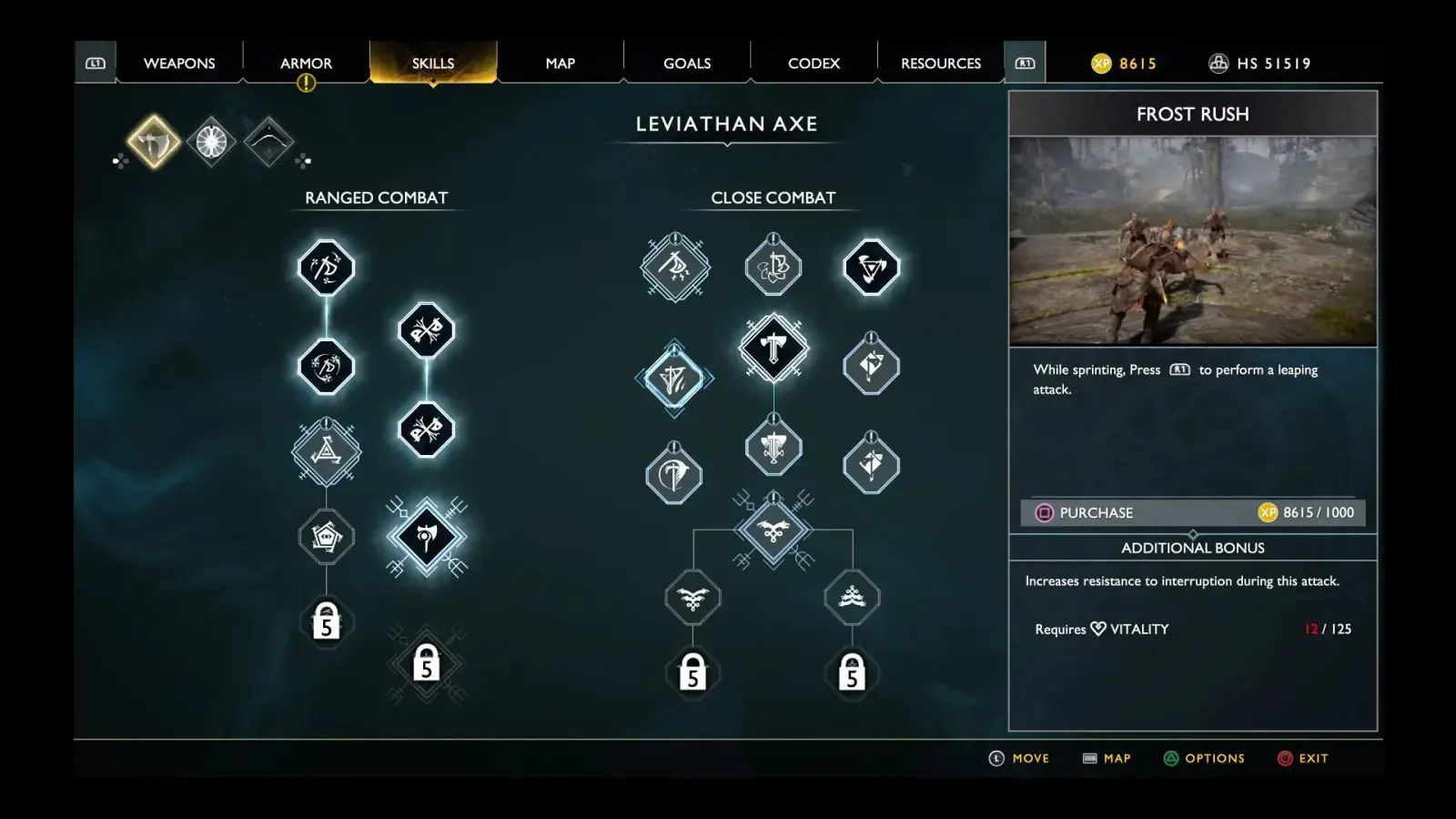The width and height of the screenshot is (1456, 819).
Task: Select the highlighted Frost Rush skill node
Action: [x=674, y=379]
